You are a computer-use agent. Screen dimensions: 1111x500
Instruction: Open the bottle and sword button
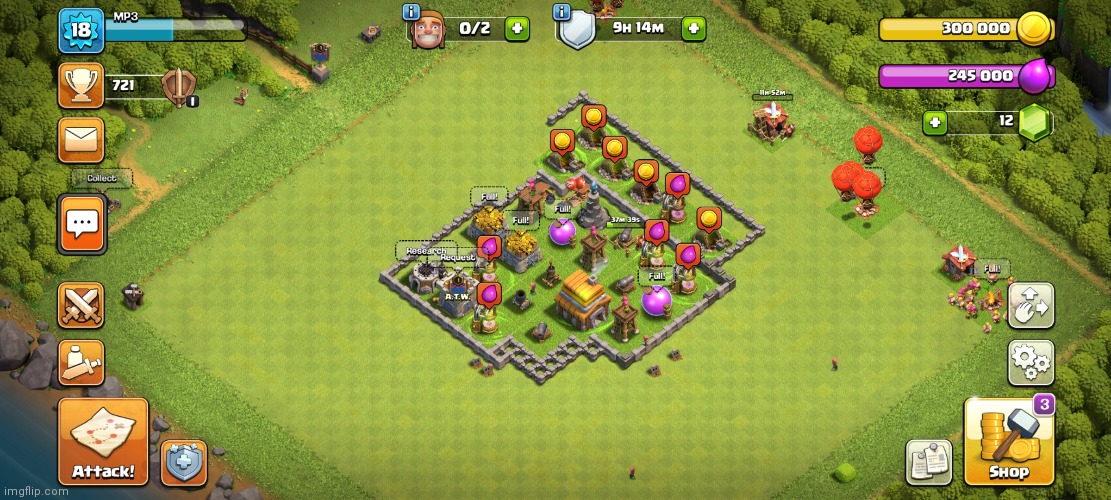[x=81, y=363]
